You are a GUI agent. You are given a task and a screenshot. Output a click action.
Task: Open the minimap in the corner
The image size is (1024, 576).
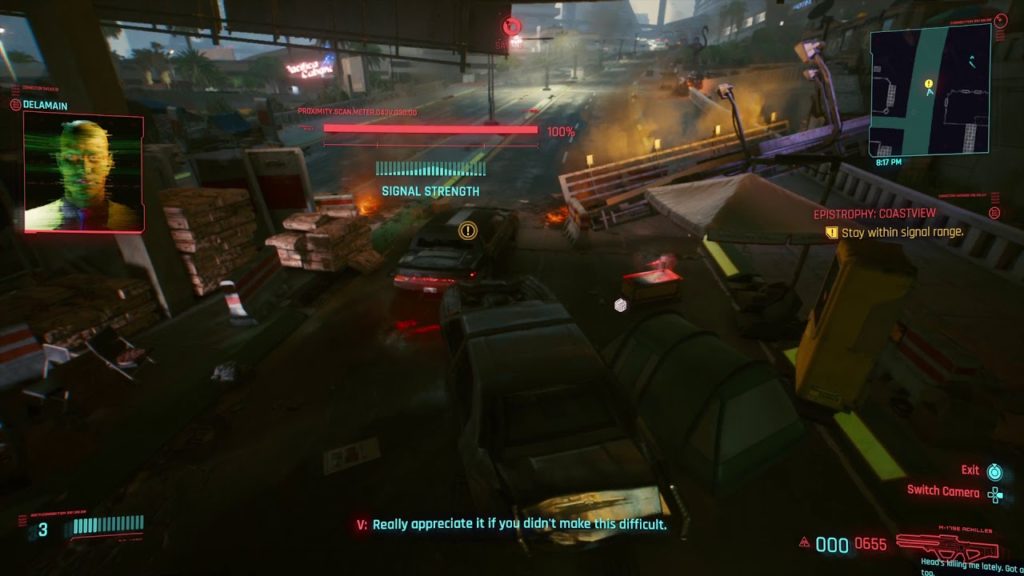pos(930,89)
